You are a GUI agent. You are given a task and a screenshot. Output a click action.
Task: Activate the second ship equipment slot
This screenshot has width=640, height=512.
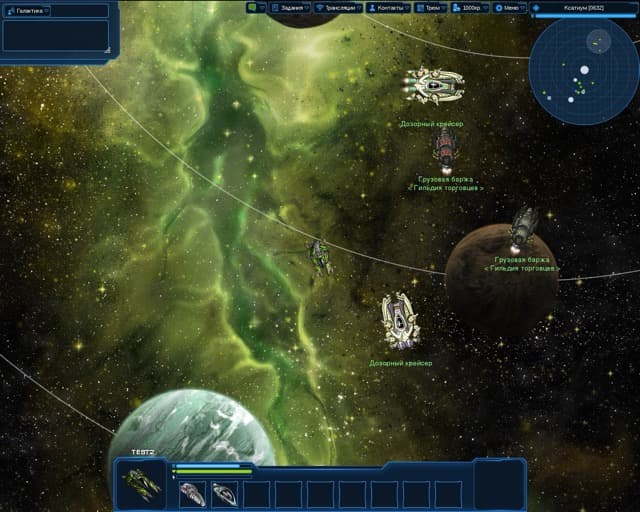(224, 493)
